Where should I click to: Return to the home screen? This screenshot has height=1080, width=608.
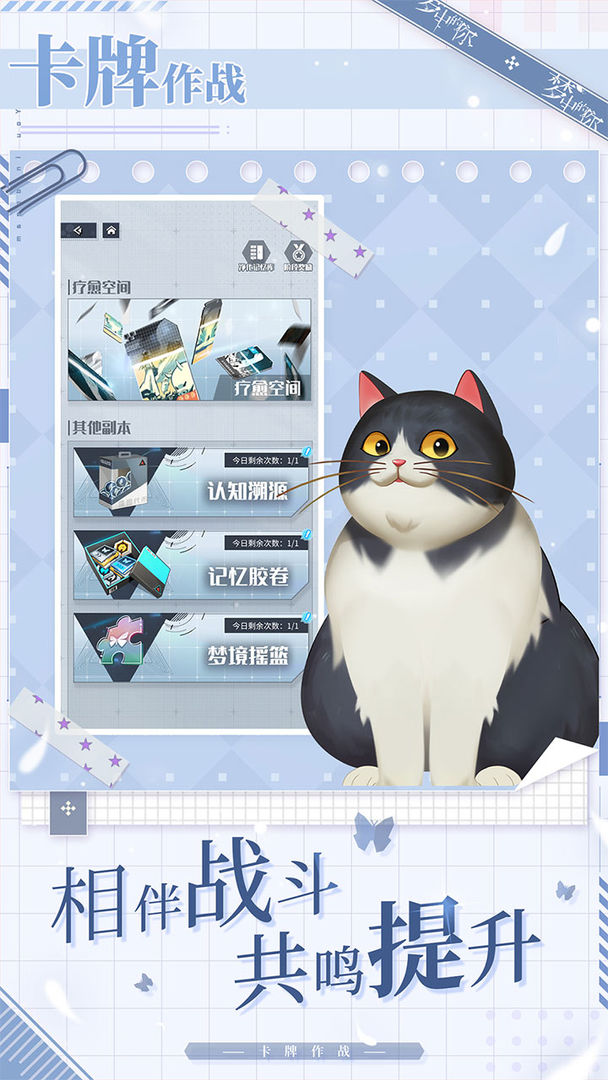coord(110,230)
